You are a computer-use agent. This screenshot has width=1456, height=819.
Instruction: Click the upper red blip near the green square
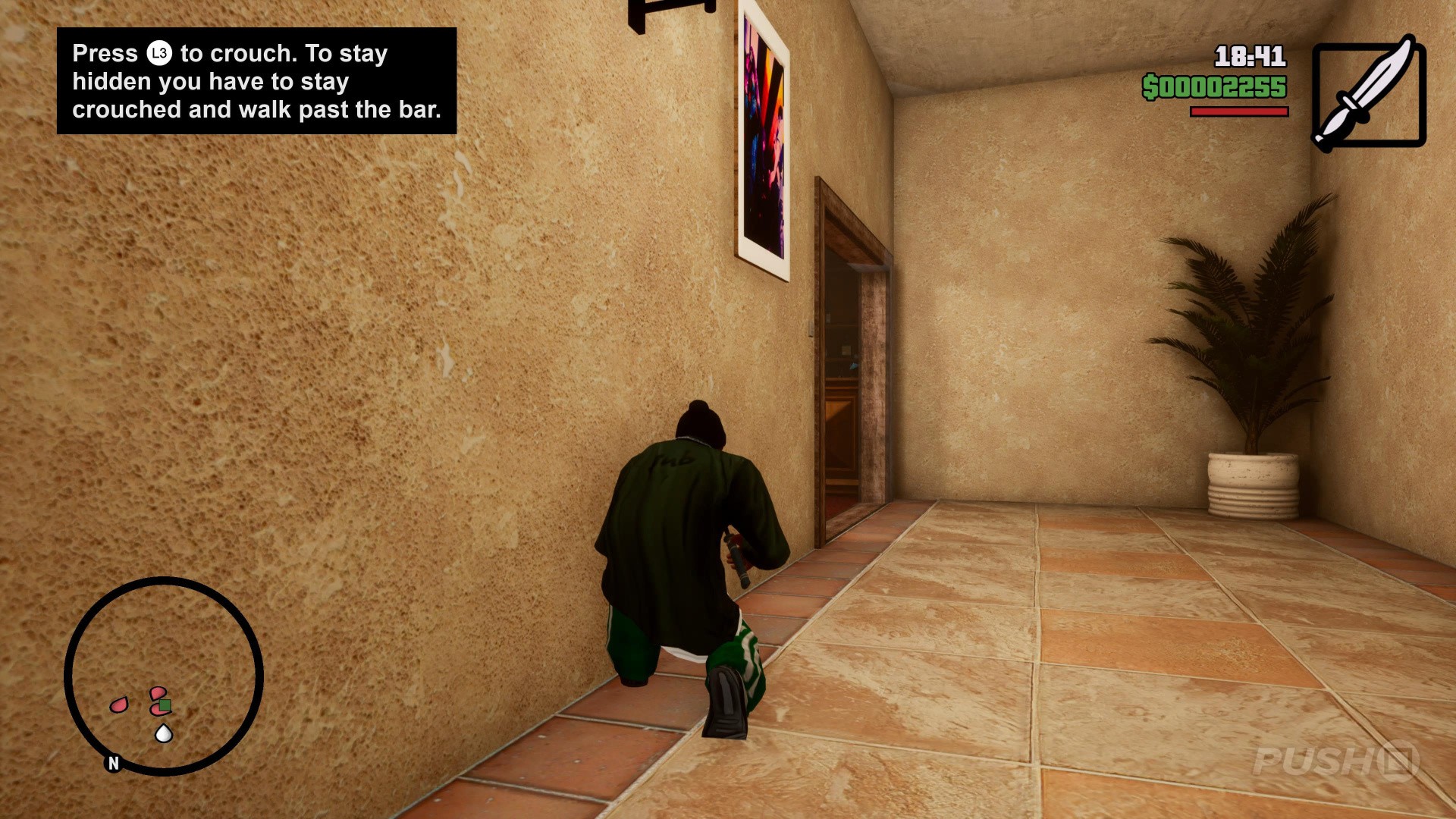pos(158,692)
